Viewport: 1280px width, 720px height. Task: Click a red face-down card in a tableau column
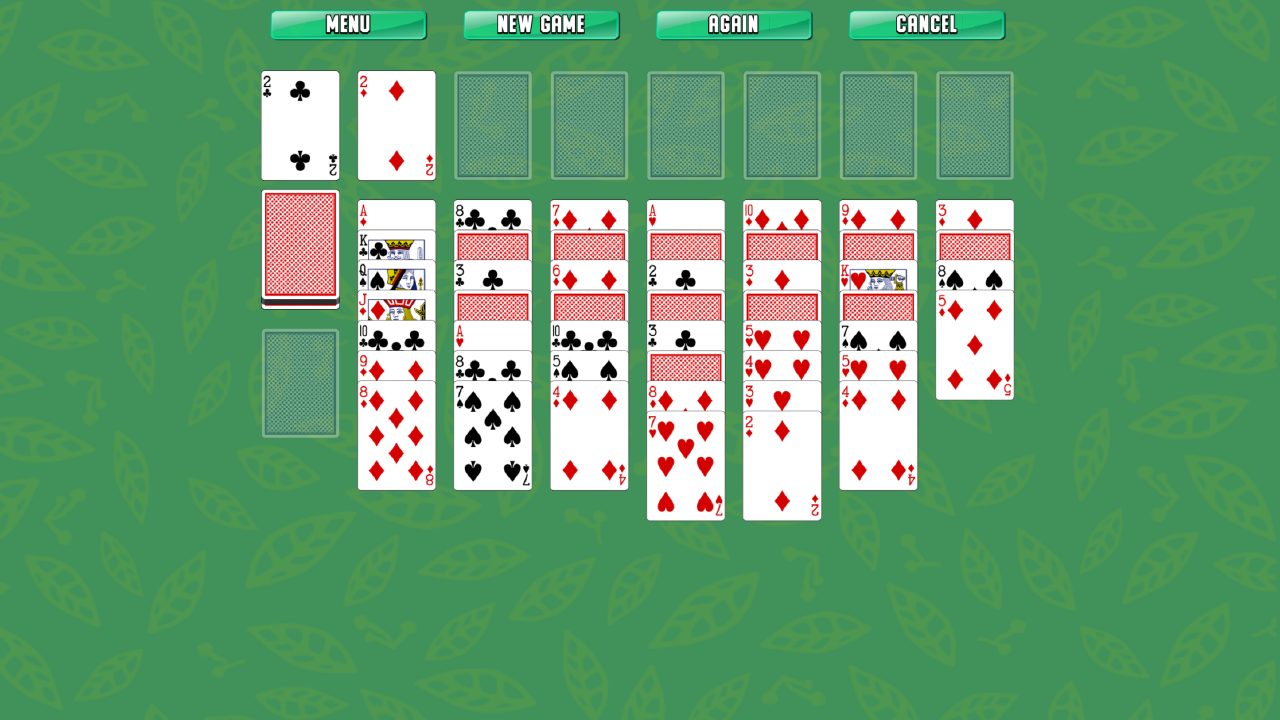tap(492, 245)
